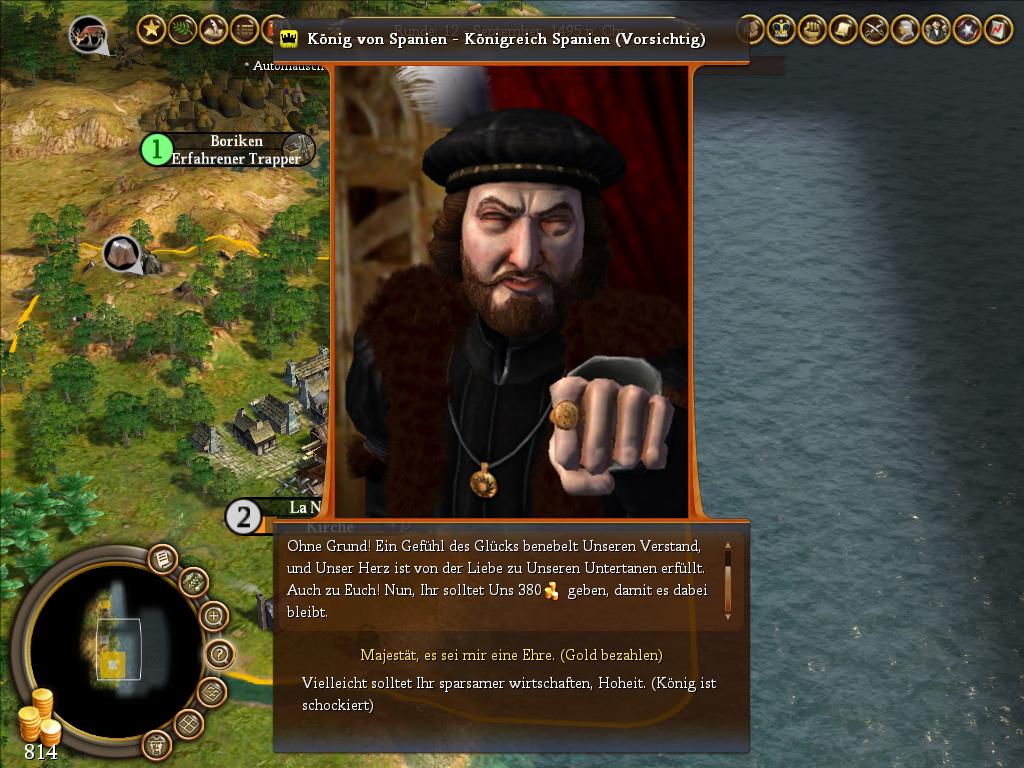
Task: Open the three-men congress icon
Action: 936,29
